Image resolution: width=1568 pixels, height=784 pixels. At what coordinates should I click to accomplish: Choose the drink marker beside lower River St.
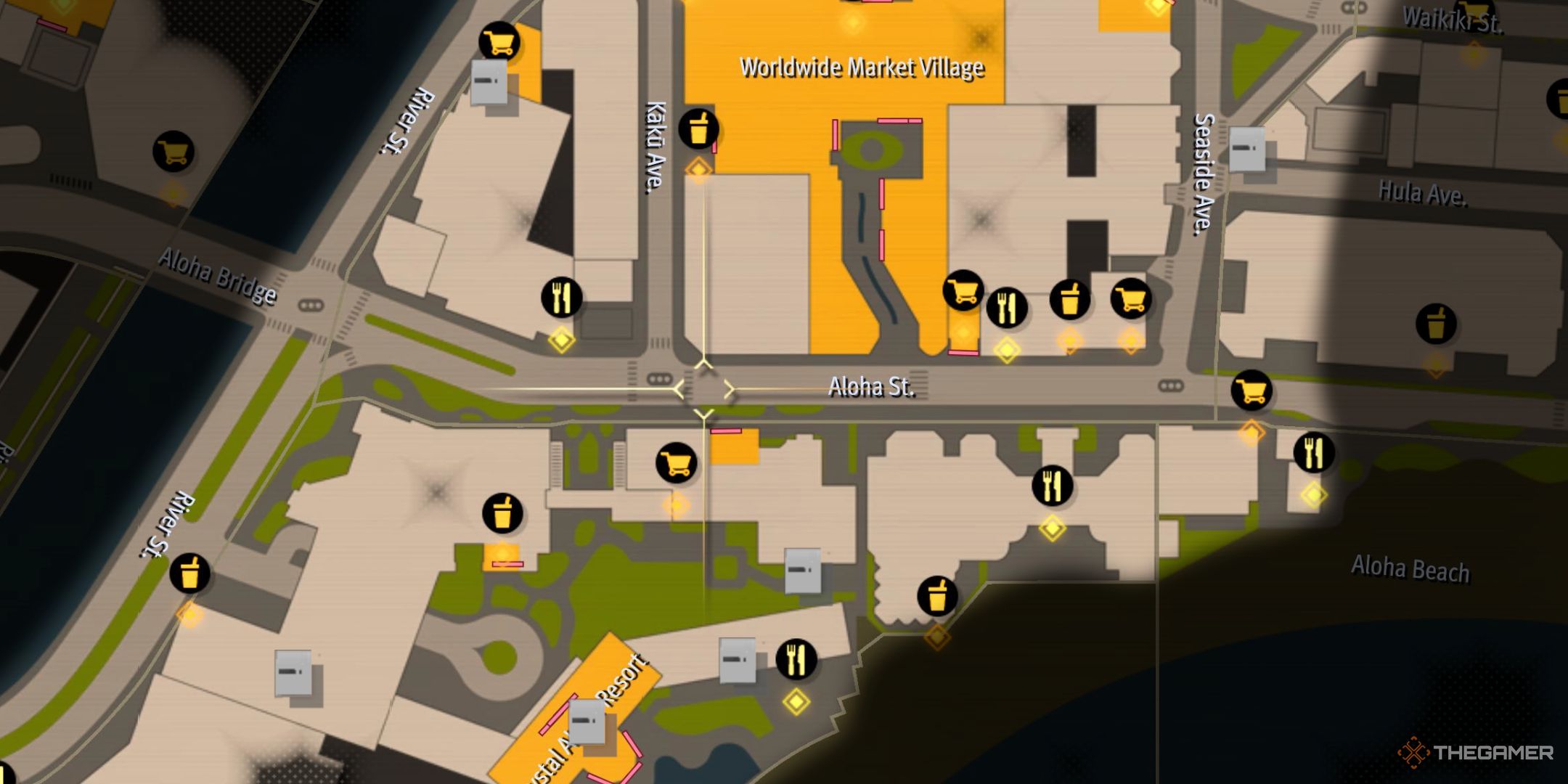tap(189, 574)
